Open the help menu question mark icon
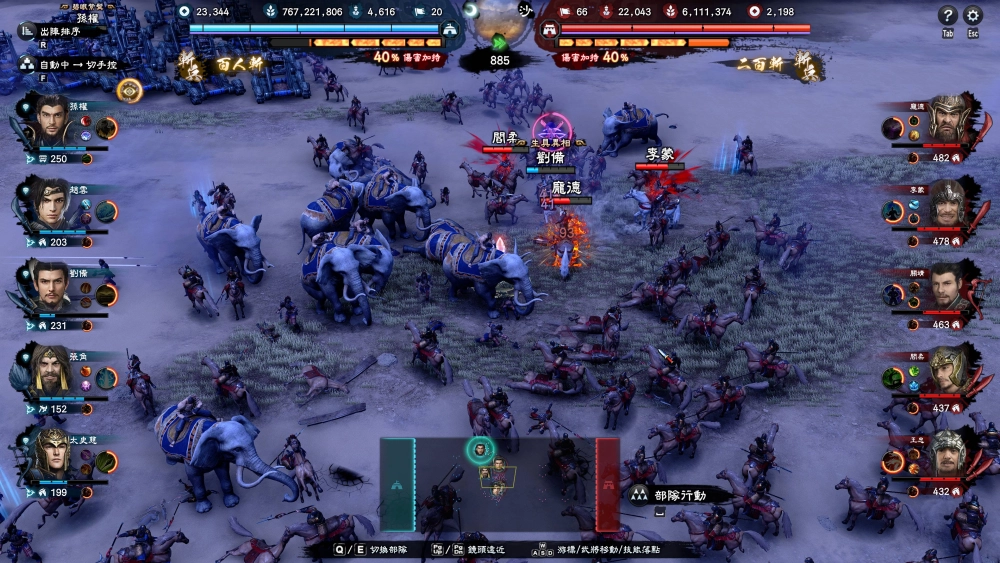Screen dimensions: 1000x563 tap(948, 15)
